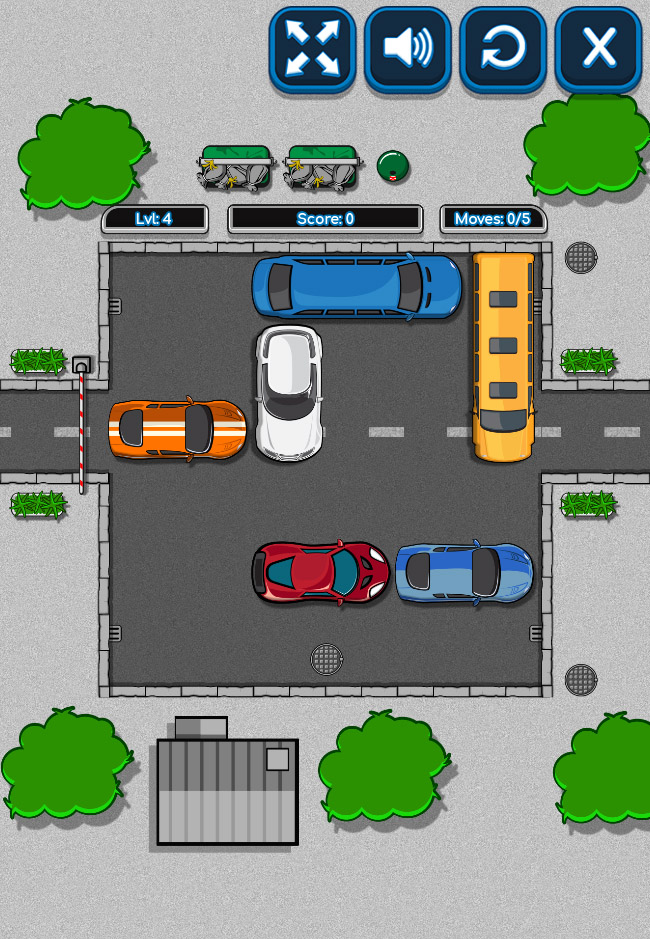Select the orange striped sports car
Image resolution: width=650 pixels, height=939 pixels.
[x=178, y=430]
